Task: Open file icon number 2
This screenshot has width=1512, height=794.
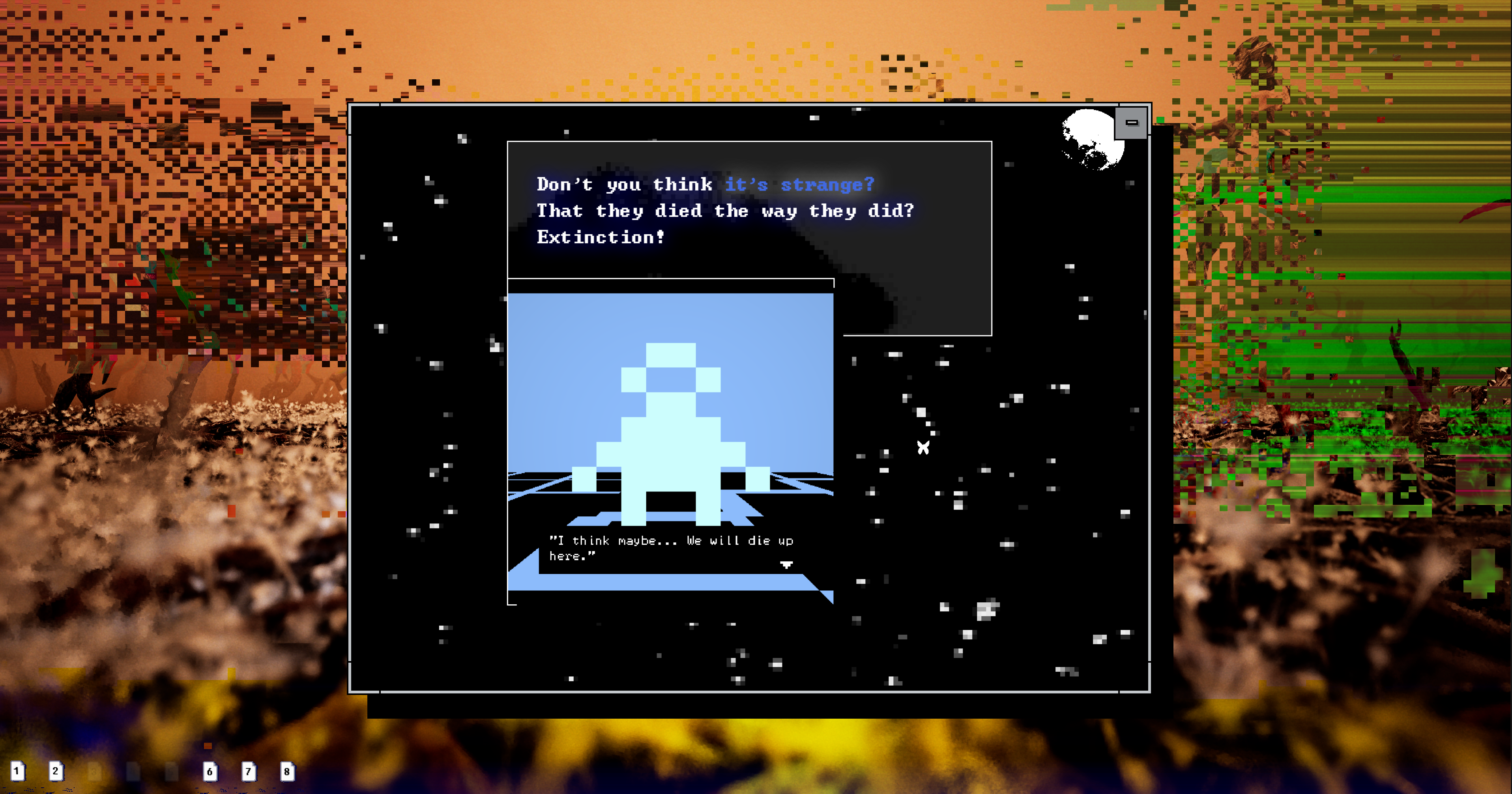Action: [56, 771]
